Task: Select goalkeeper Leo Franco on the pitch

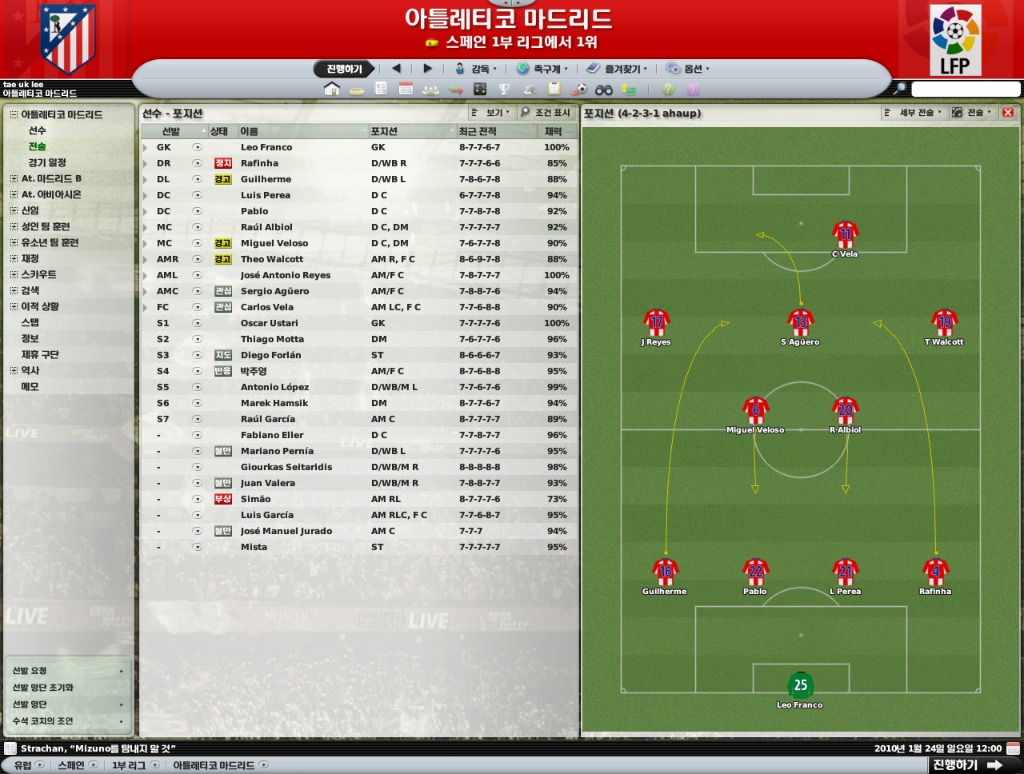Action: pos(800,687)
